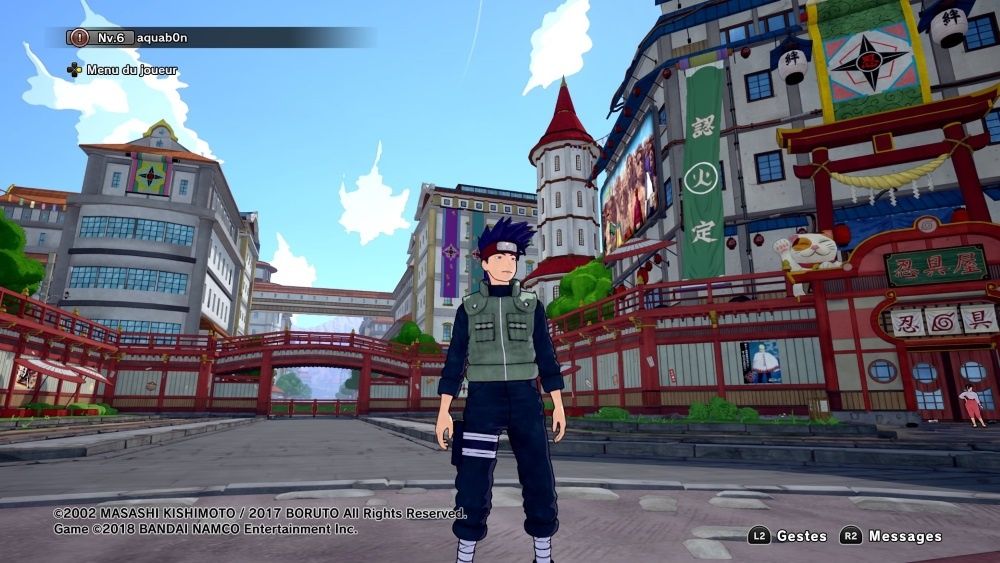Viewport: 1000px width, 563px height.
Task: Click the red alert icon beside Nv.6
Action: (x=78, y=38)
